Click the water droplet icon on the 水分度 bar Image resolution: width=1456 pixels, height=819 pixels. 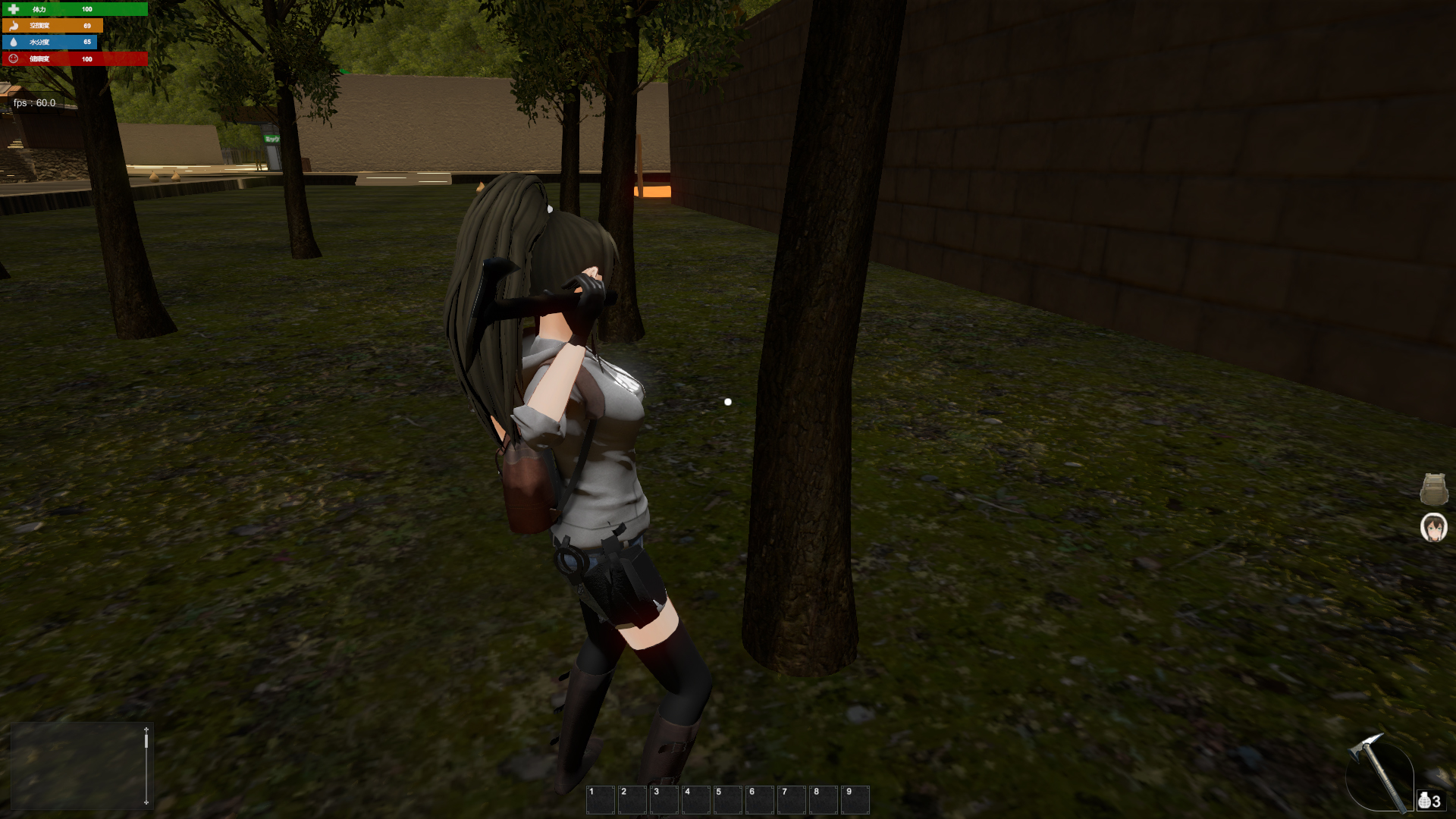pos(12,42)
